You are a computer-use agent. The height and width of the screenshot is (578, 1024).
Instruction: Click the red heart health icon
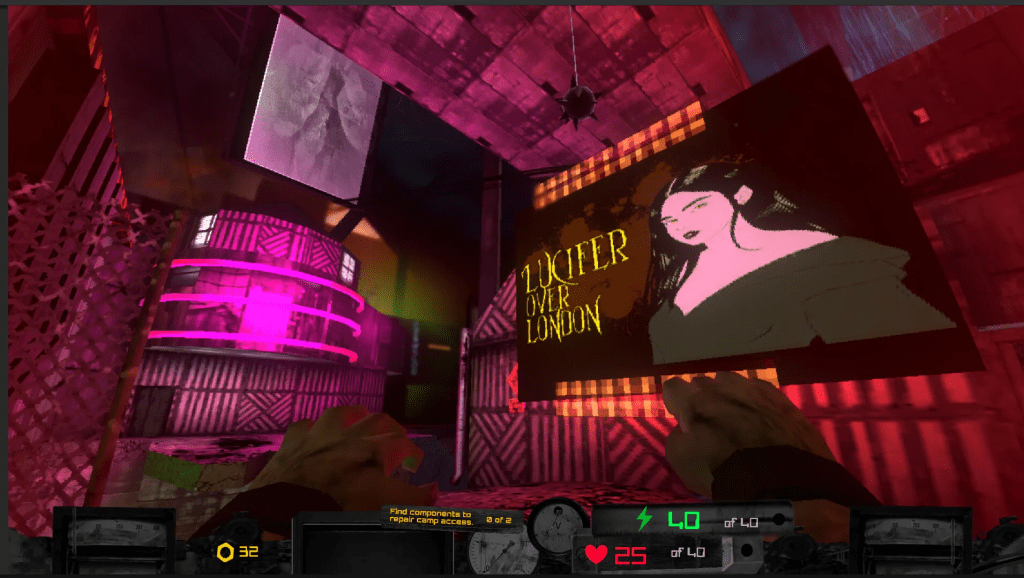tap(596, 553)
